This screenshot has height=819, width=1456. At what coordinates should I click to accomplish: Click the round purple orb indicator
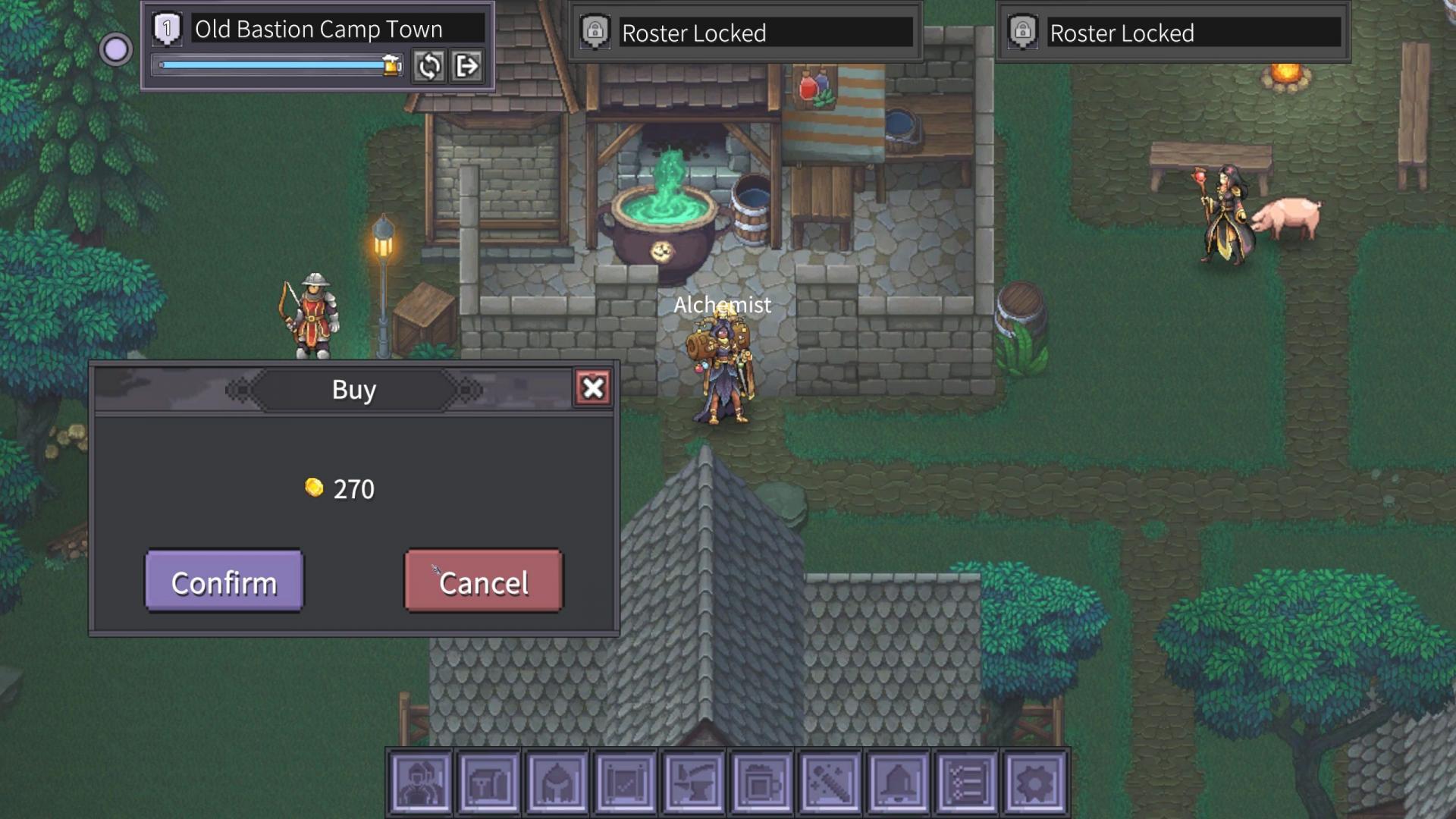[x=115, y=50]
